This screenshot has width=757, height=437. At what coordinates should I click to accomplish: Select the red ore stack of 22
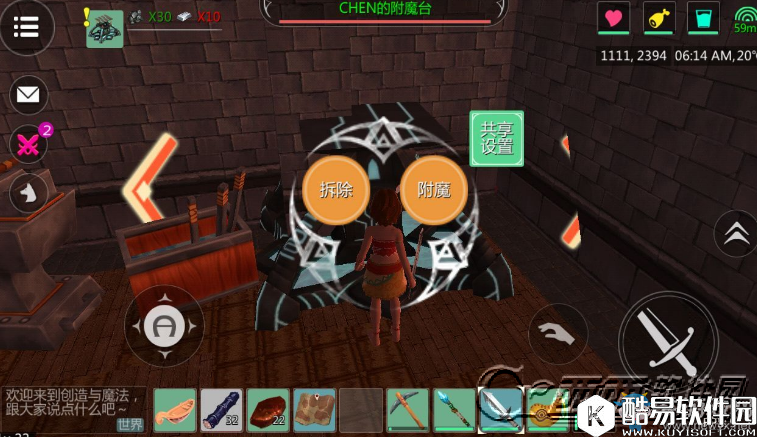click(268, 409)
